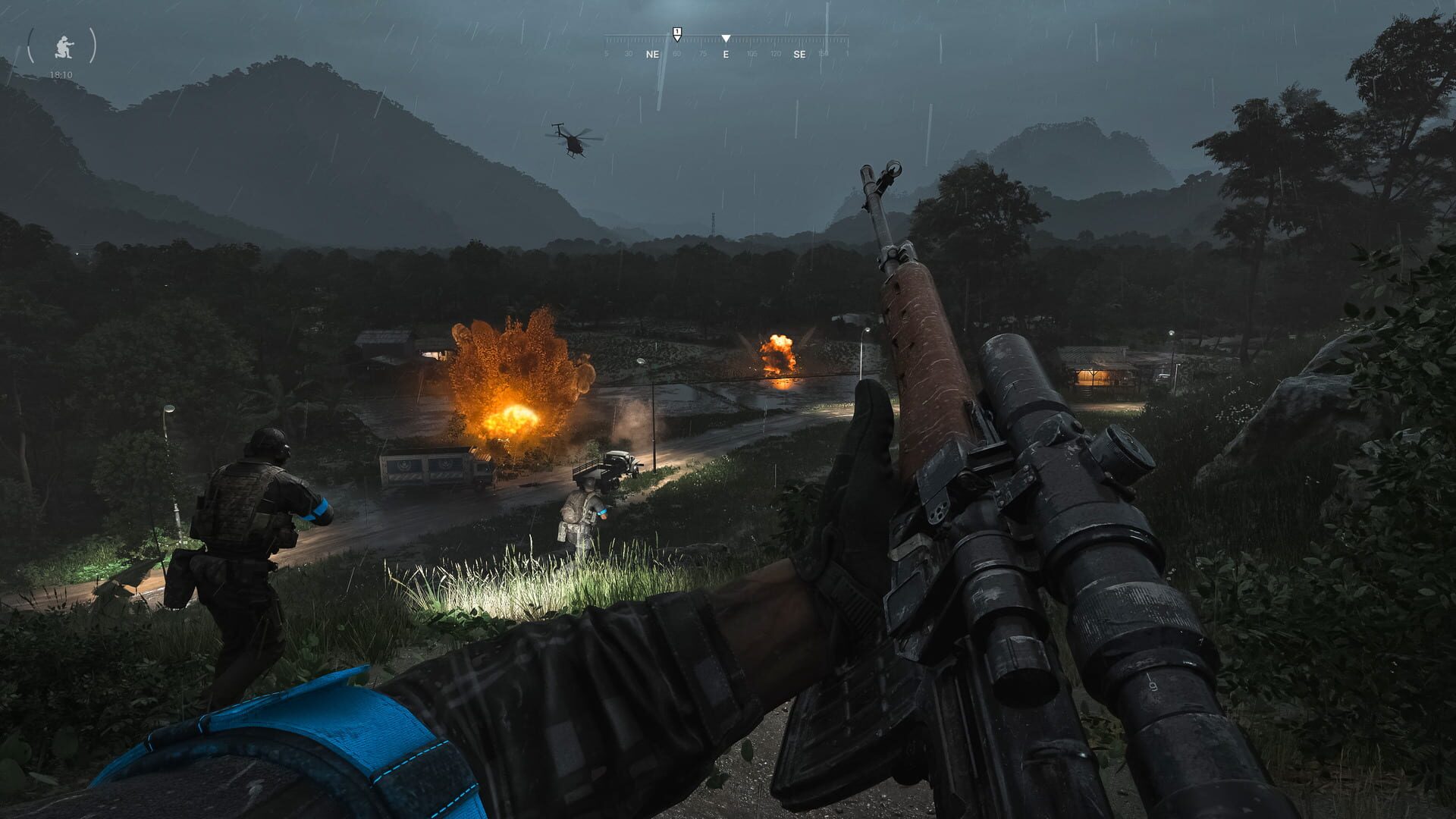Toggle the match timer showing 18:10
1456x819 pixels.
(x=61, y=74)
